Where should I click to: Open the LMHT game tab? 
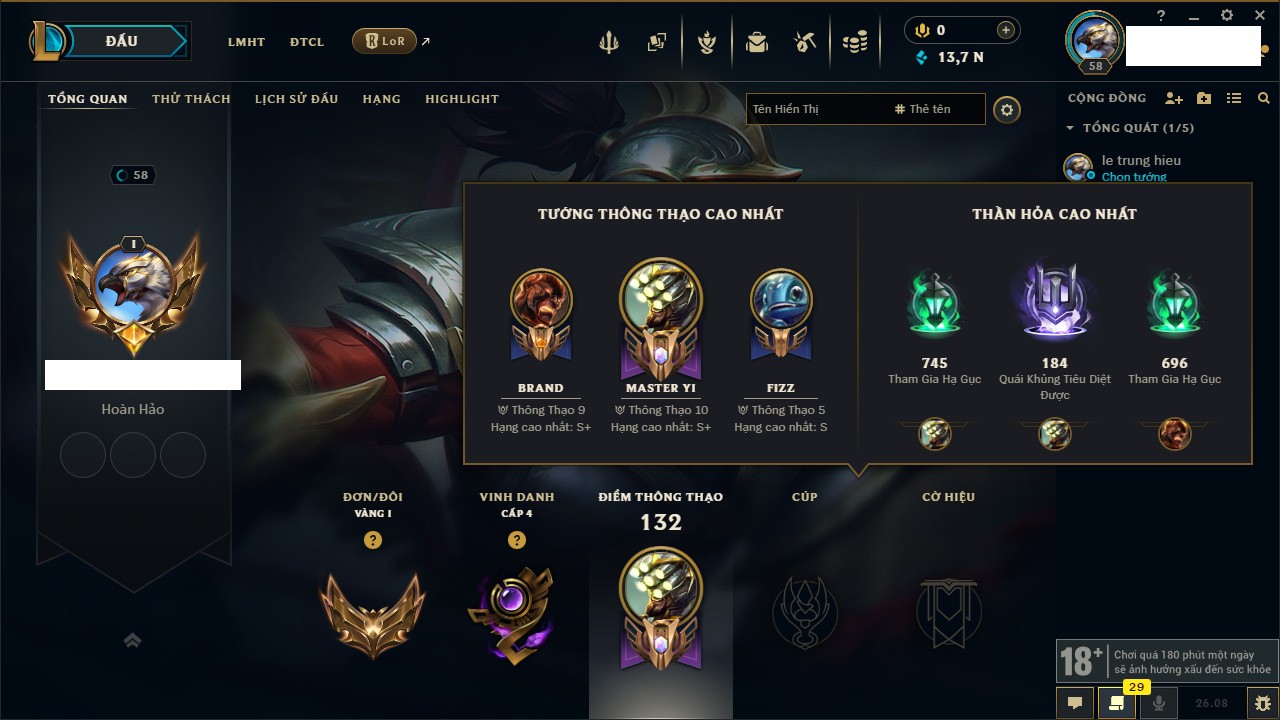(246, 42)
